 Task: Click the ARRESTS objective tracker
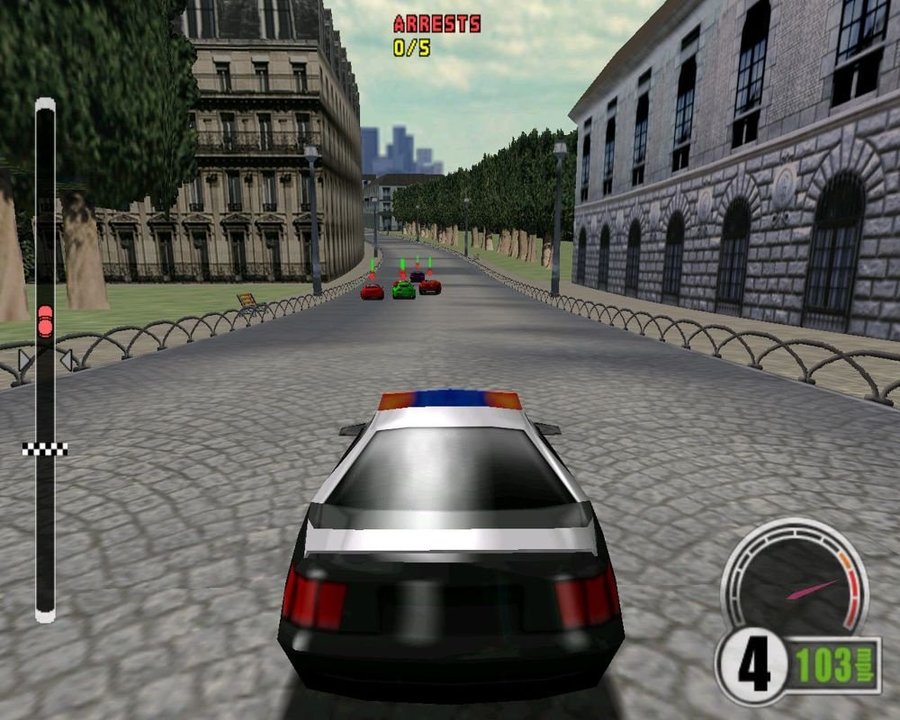click(436, 35)
